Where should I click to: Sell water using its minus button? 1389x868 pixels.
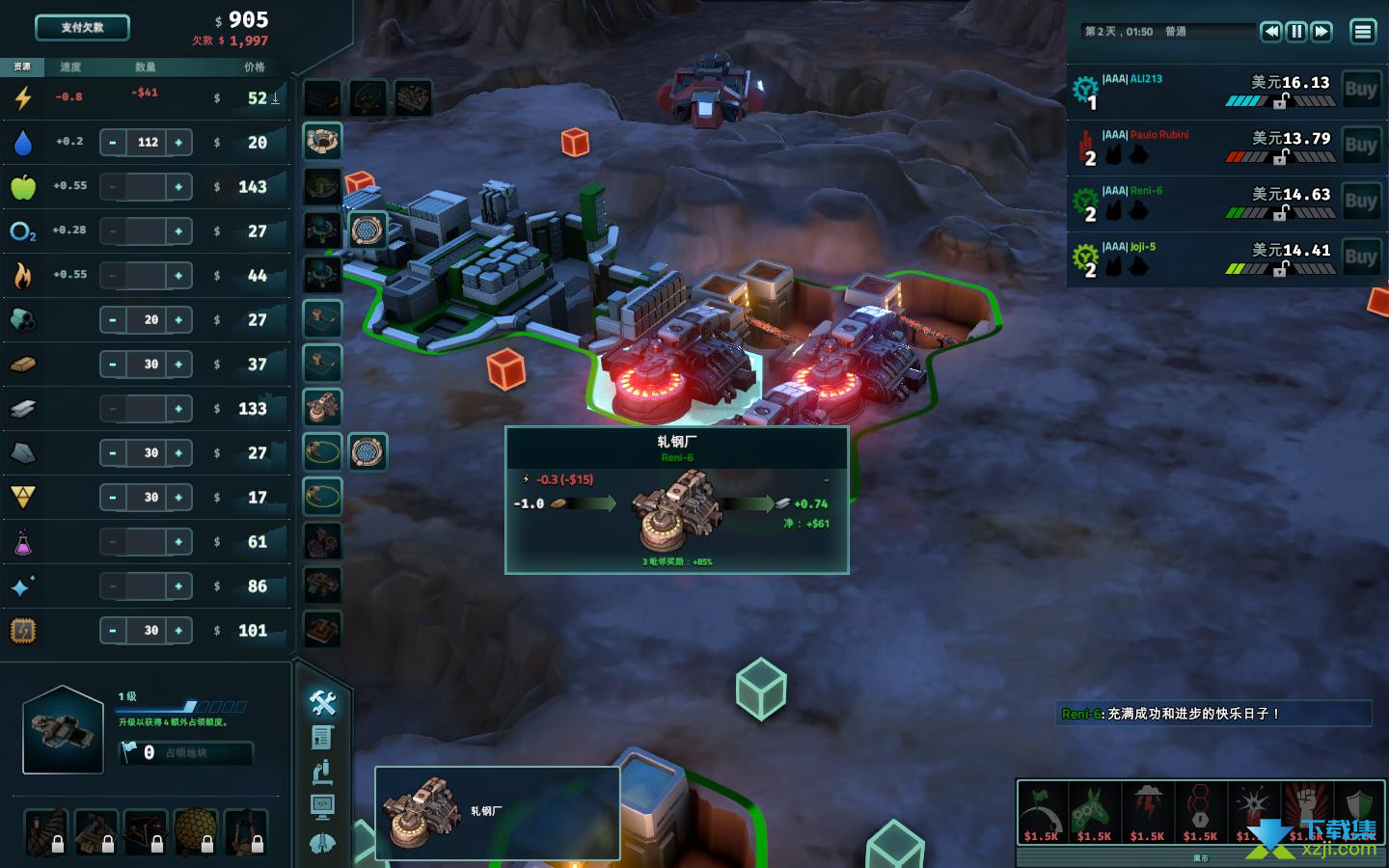click(x=113, y=143)
